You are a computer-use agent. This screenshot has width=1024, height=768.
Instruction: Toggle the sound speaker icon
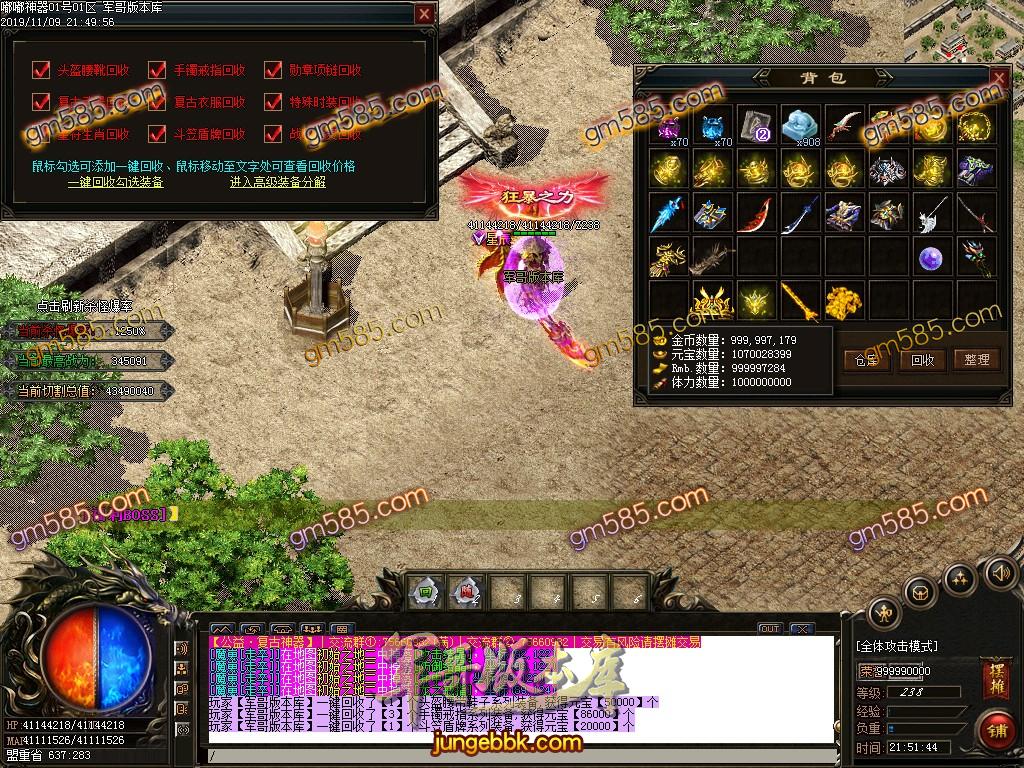pos(999,573)
